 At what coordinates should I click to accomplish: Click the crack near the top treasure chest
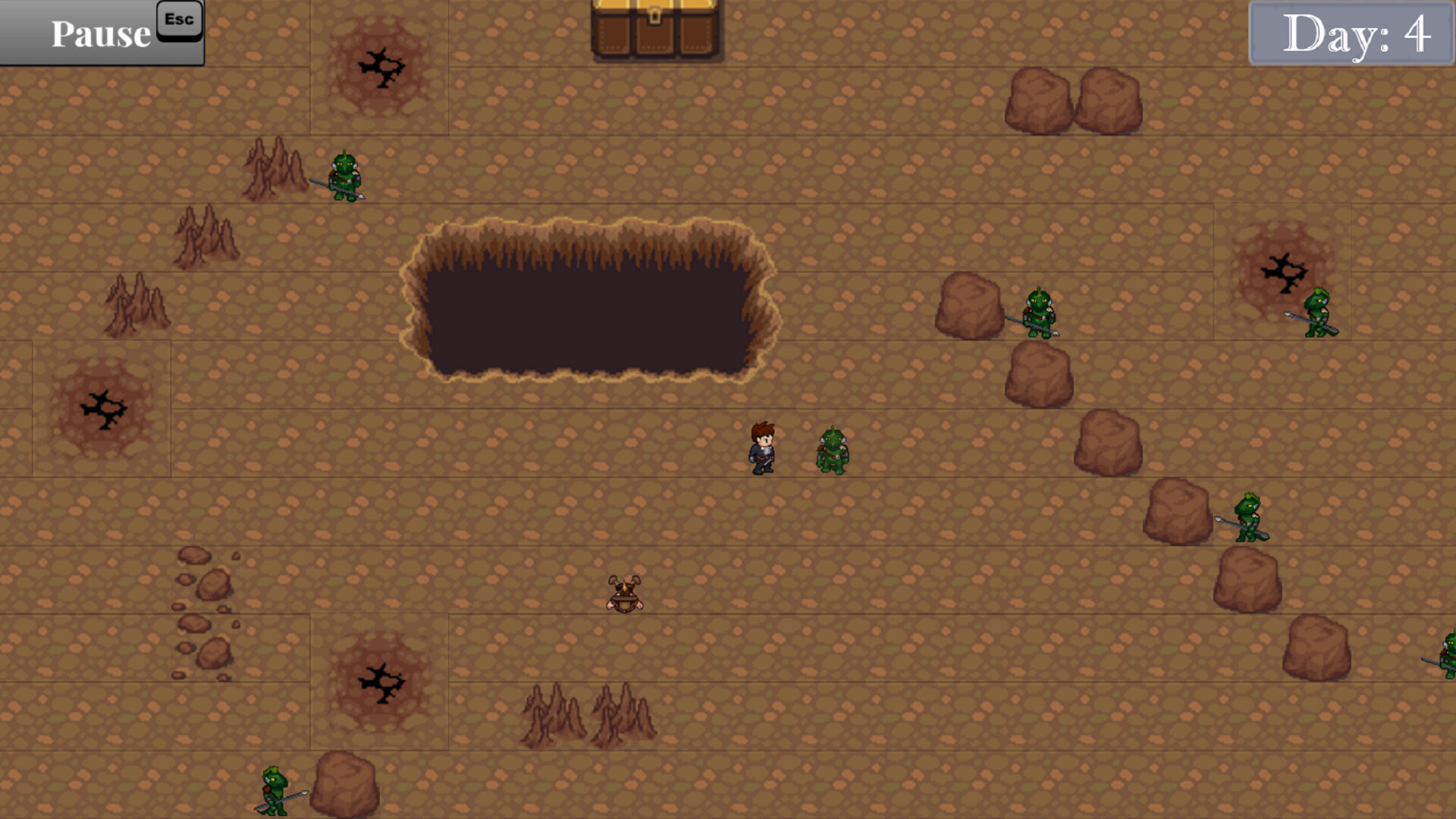383,67
